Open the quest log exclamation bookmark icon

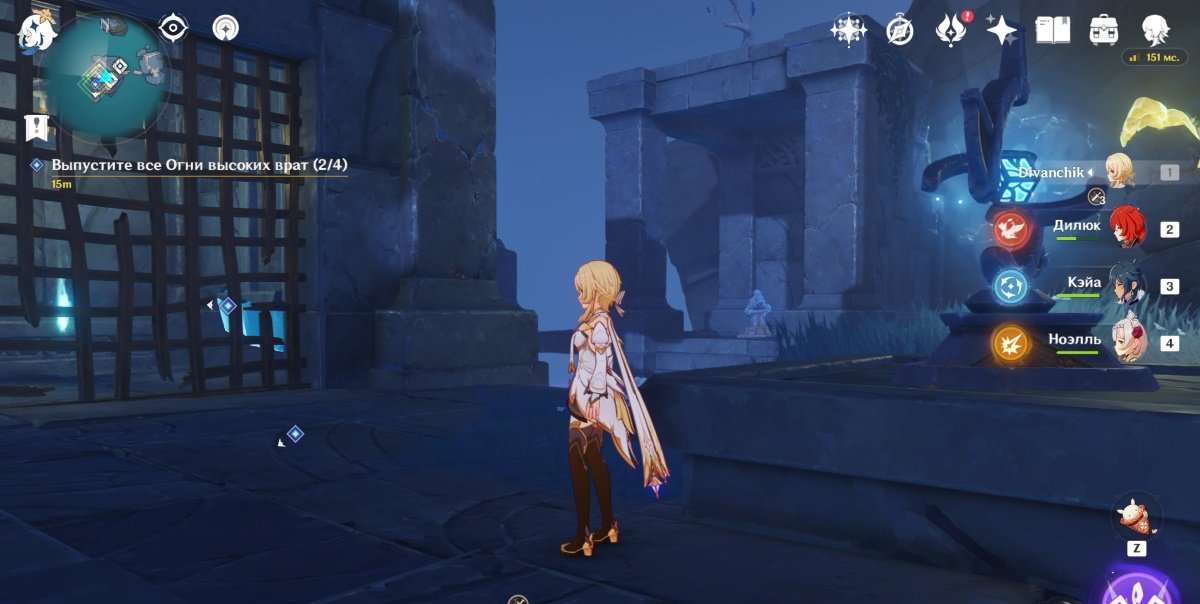(37, 127)
